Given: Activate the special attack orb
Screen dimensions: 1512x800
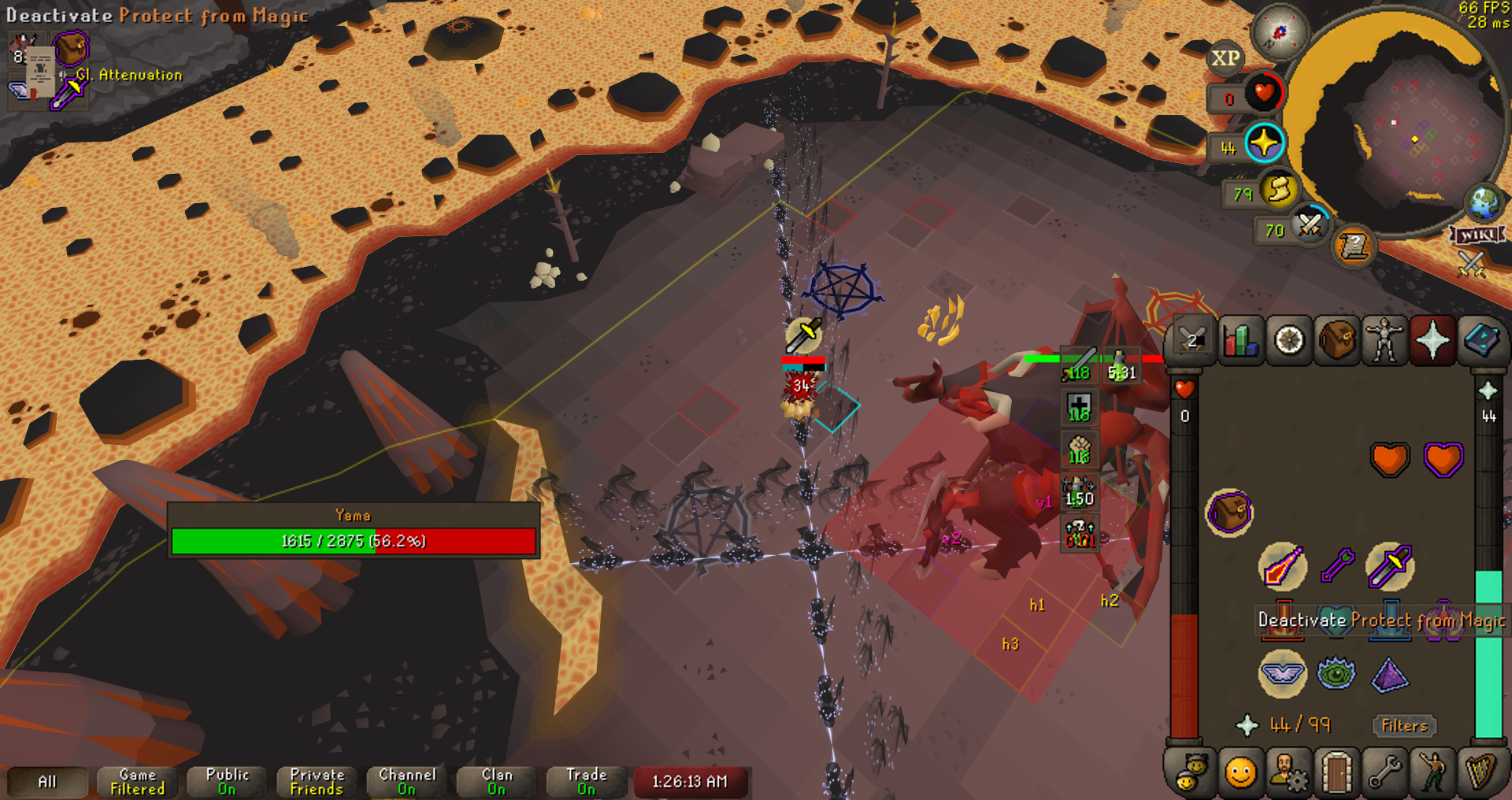Looking at the screenshot, I should pos(1310,226).
